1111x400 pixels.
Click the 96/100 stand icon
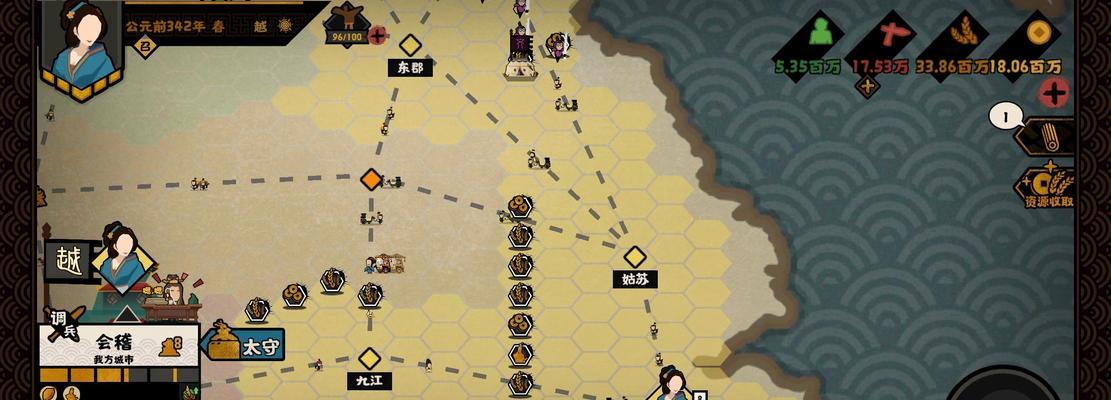(x=347, y=17)
